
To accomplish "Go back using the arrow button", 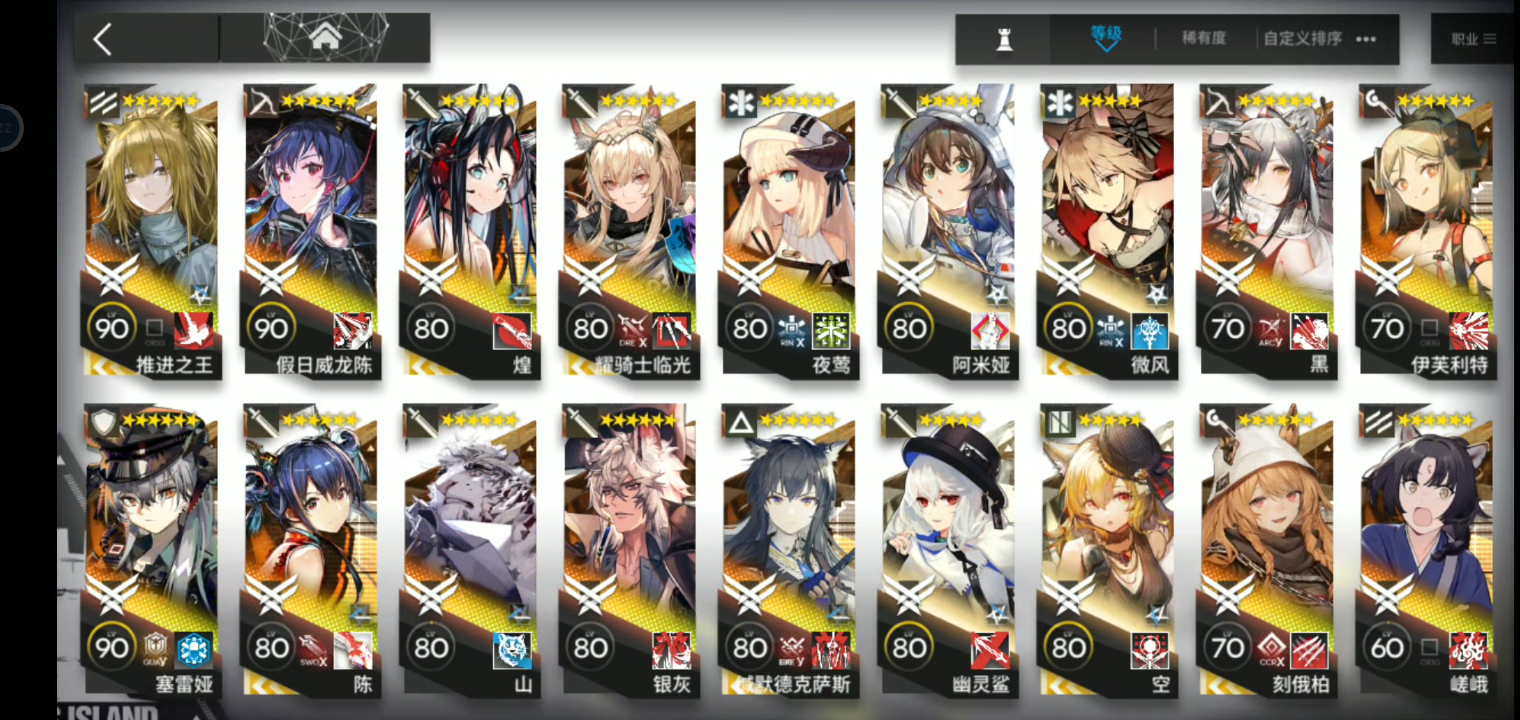I will click(103, 39).
